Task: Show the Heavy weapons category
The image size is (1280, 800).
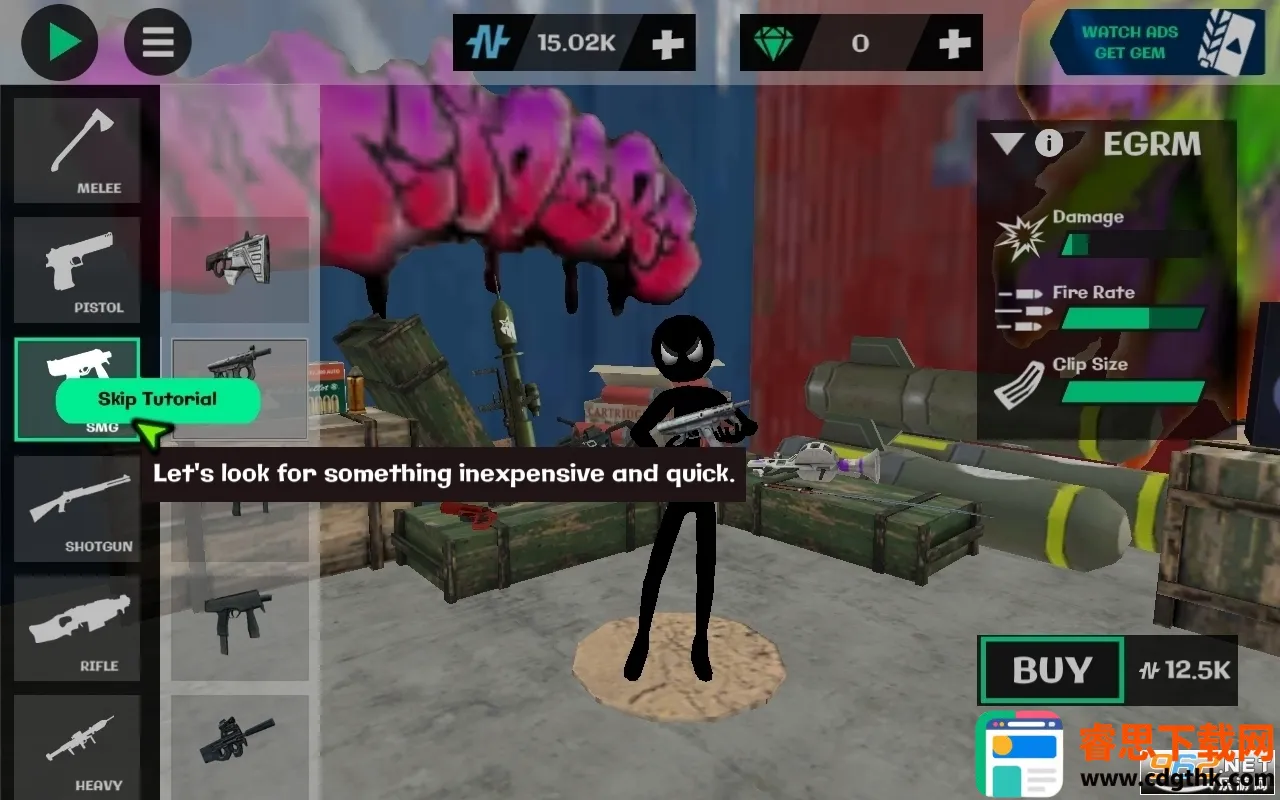Action: [77, 747]
